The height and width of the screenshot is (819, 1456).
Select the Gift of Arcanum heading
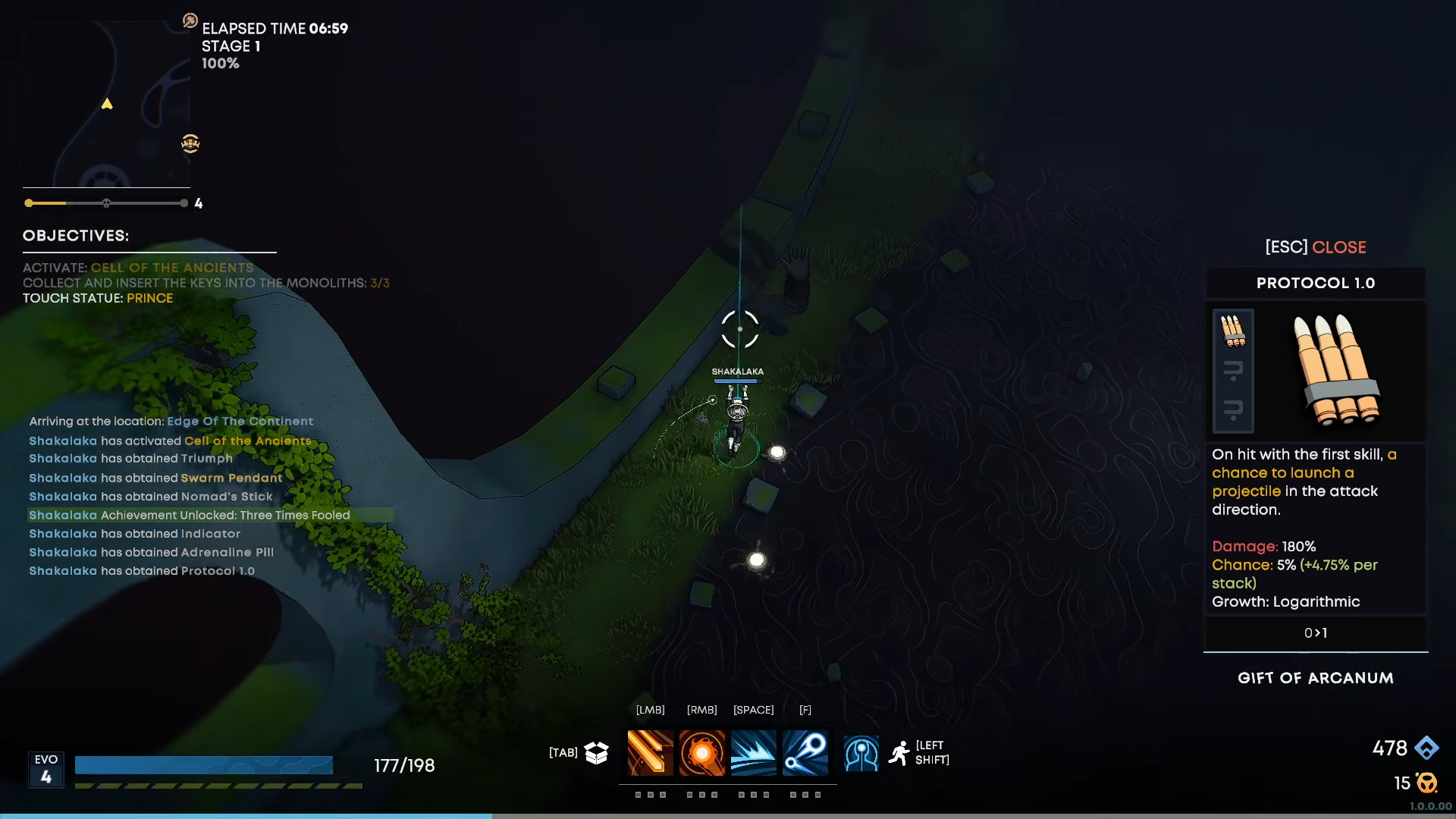click(x=1315, y=678)
